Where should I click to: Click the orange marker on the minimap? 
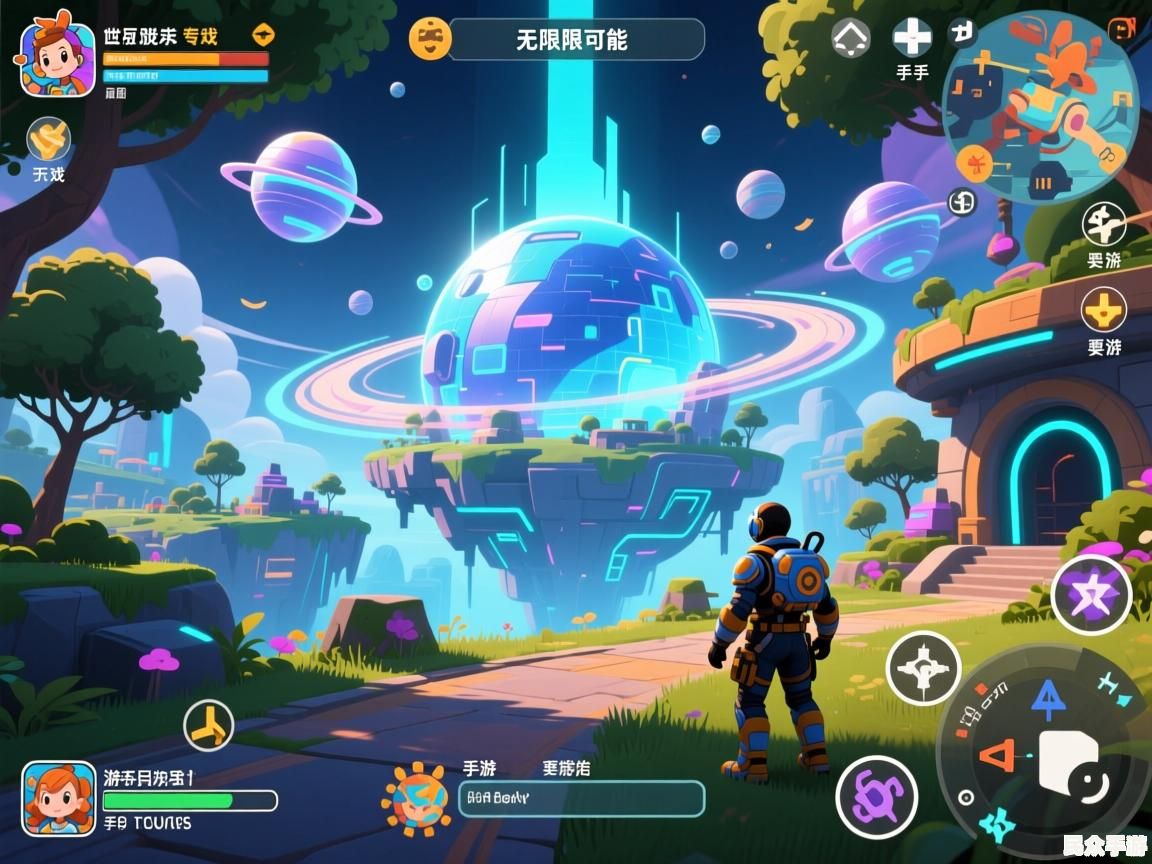click(974, 163)
